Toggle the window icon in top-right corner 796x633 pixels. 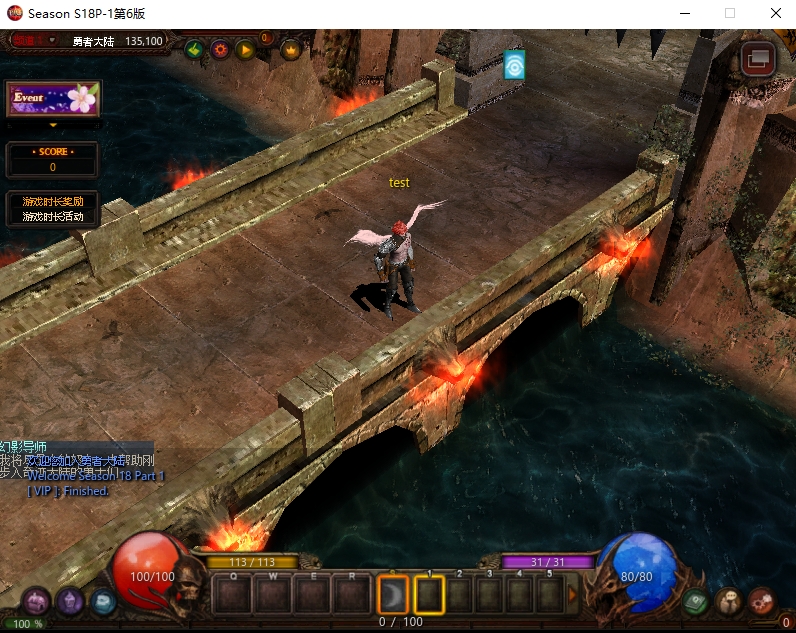click(x=758, y=59)
